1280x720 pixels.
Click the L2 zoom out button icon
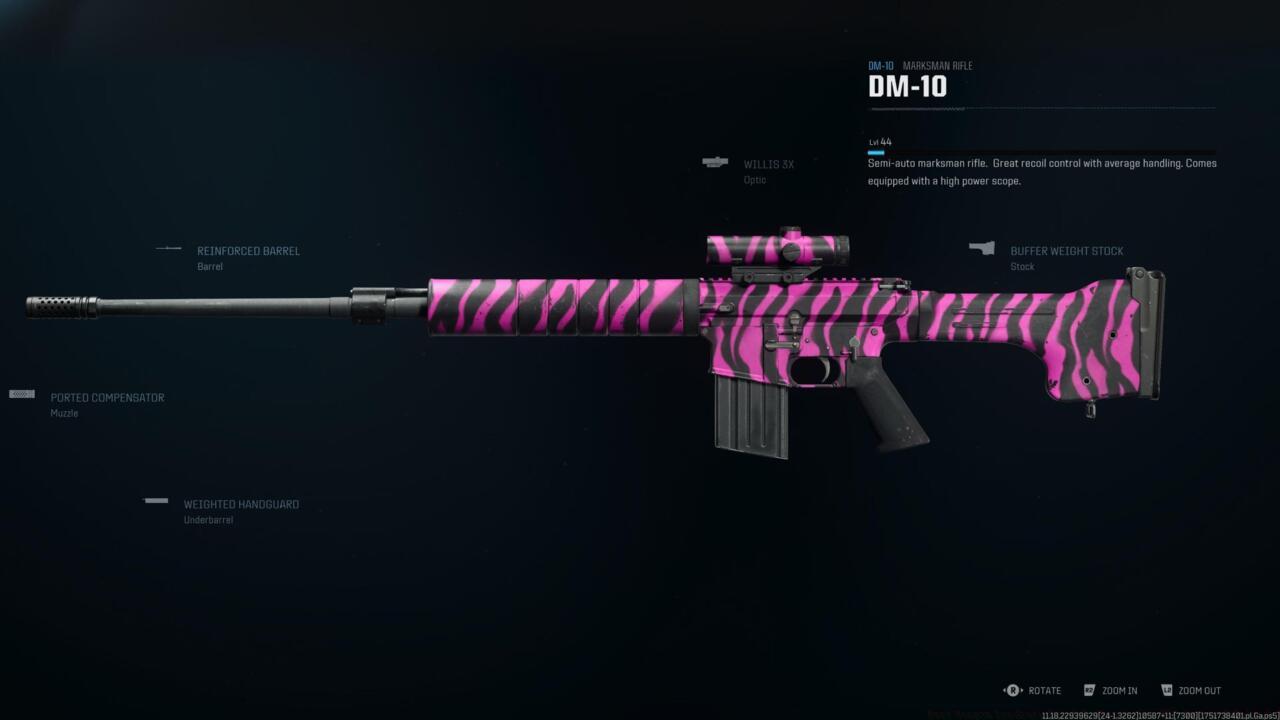click(1166, 690)
